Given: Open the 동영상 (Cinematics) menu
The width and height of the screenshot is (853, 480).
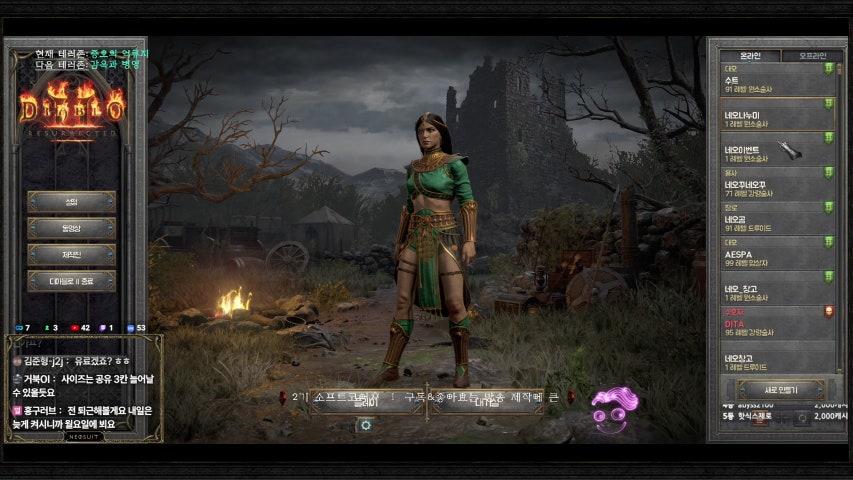Looking at the screenshot, I should [x=71, y=228].
